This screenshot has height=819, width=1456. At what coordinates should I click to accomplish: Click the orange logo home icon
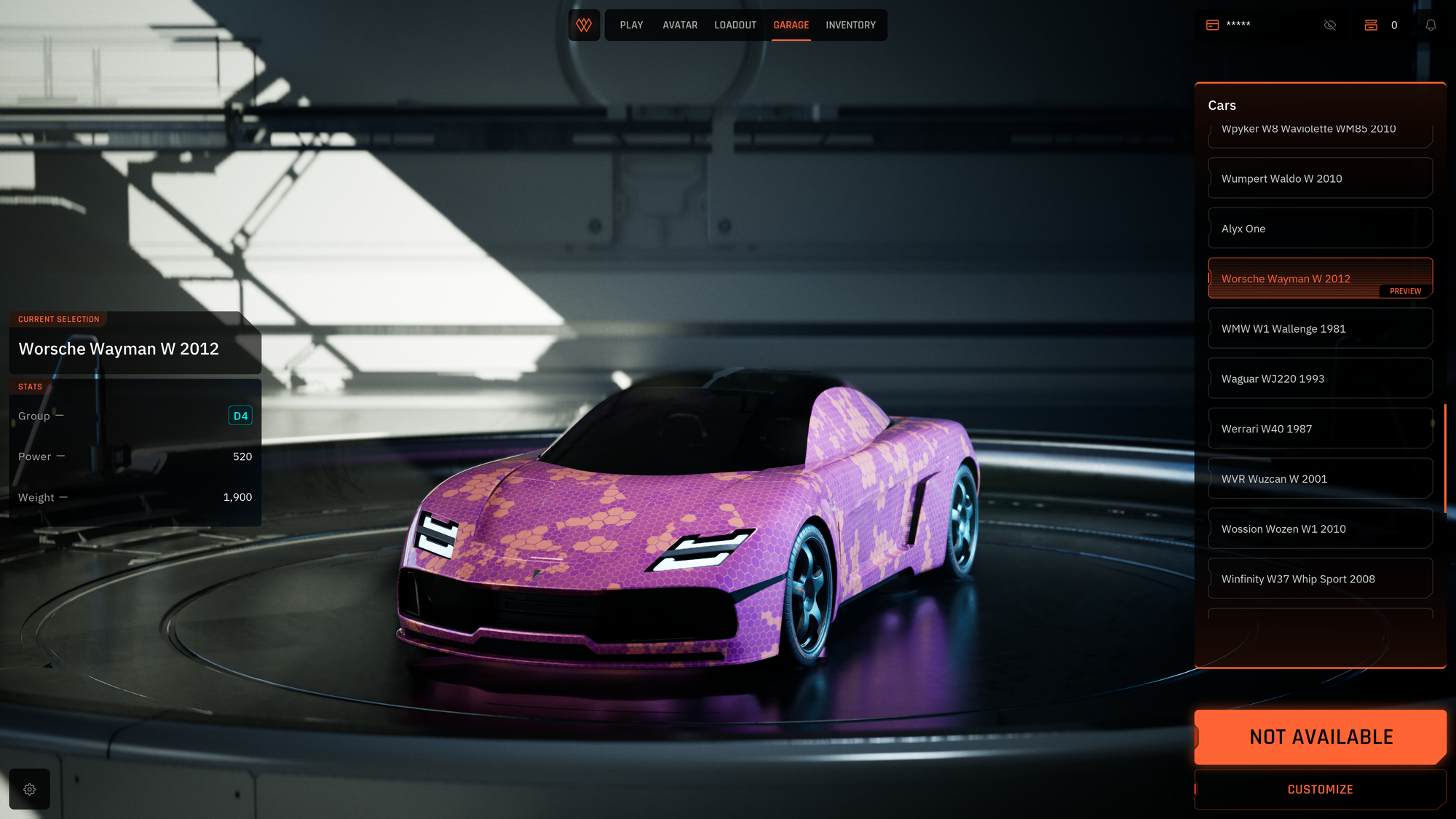584,25
